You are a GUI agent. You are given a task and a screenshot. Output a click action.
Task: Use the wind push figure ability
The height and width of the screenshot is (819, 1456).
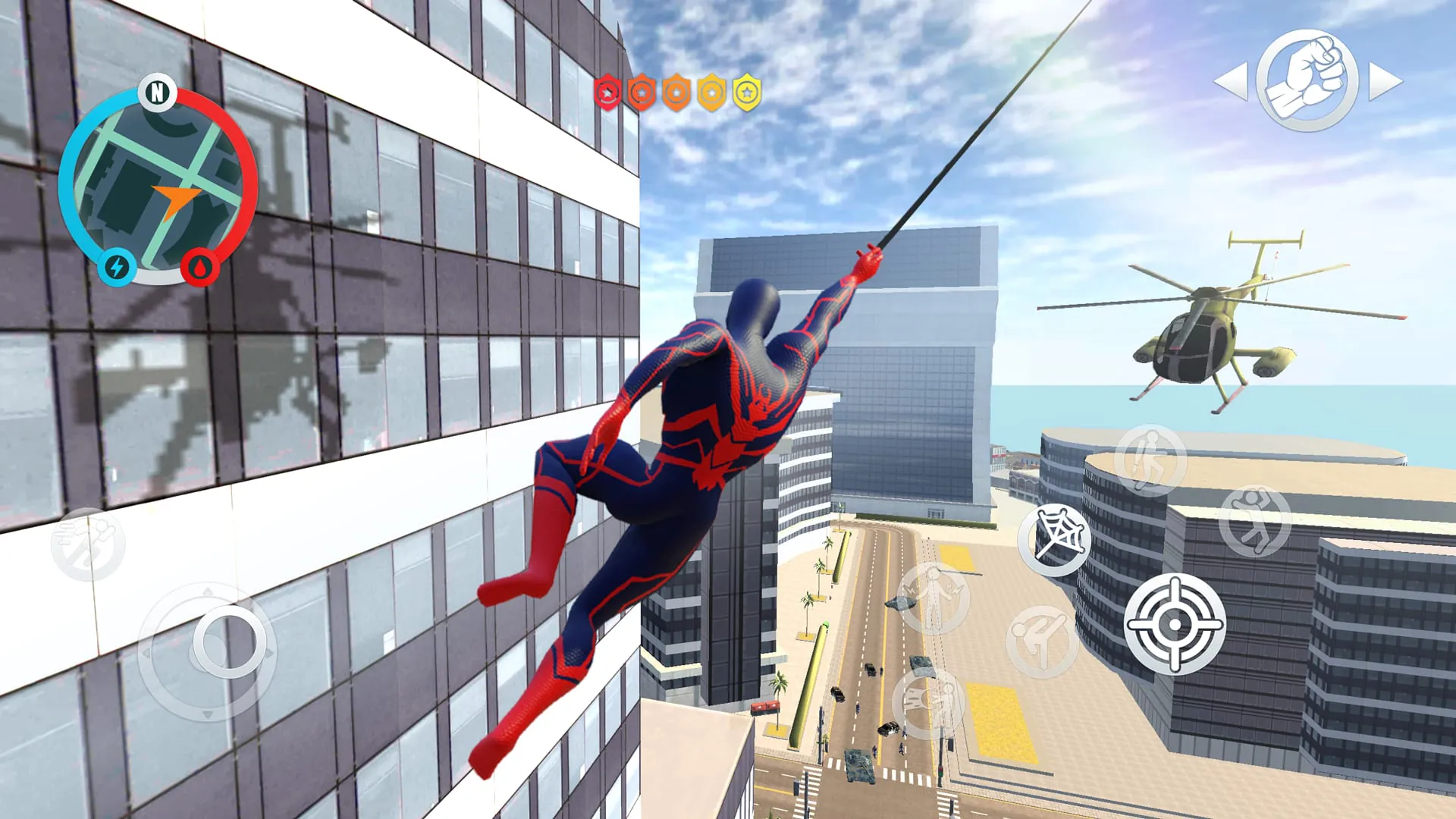(929, 704)
